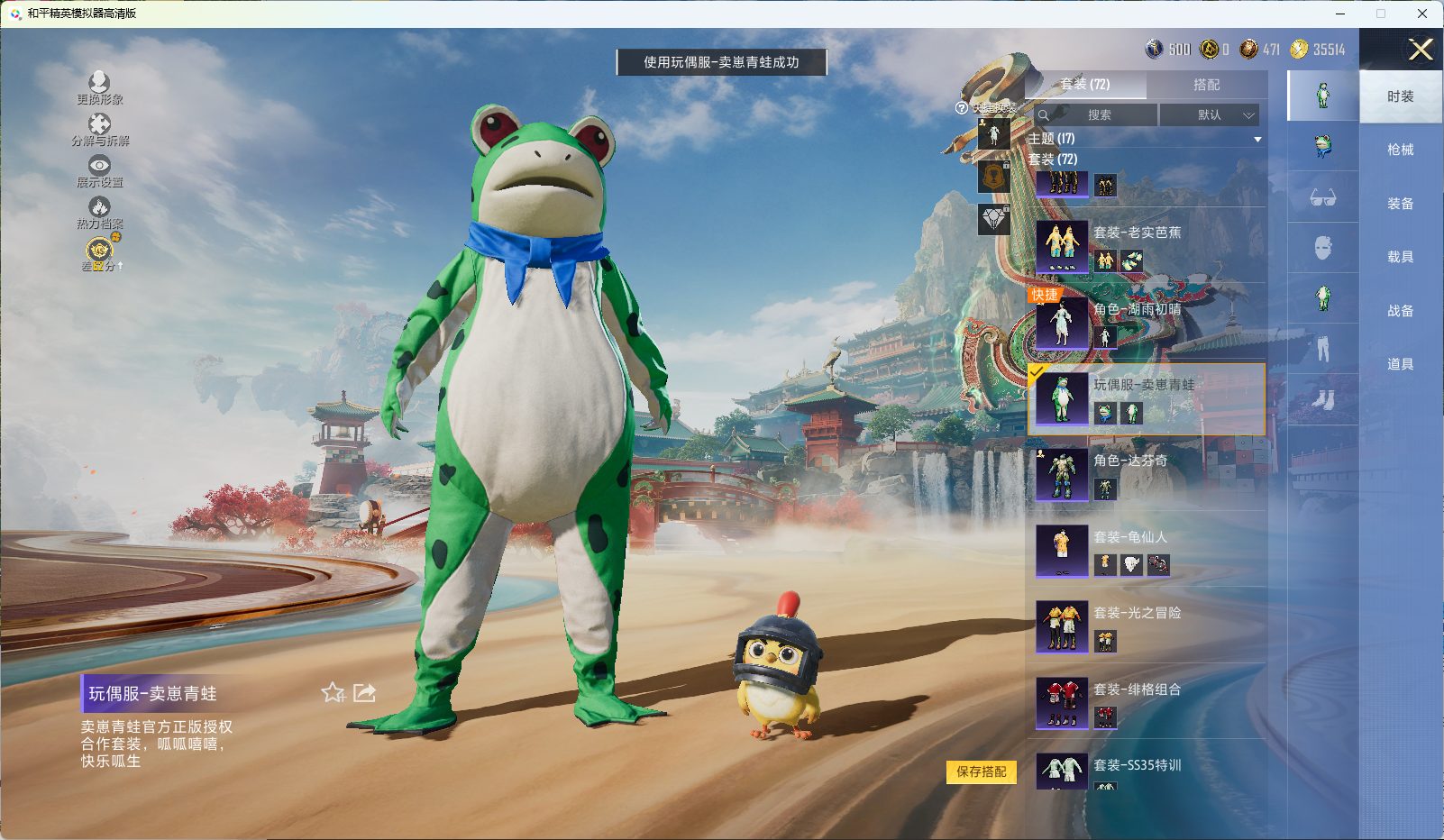The width and height of the screenshot is (1444, 840).
Task: Open the 默认 sort dropdown
Action: pos(1209,115)
